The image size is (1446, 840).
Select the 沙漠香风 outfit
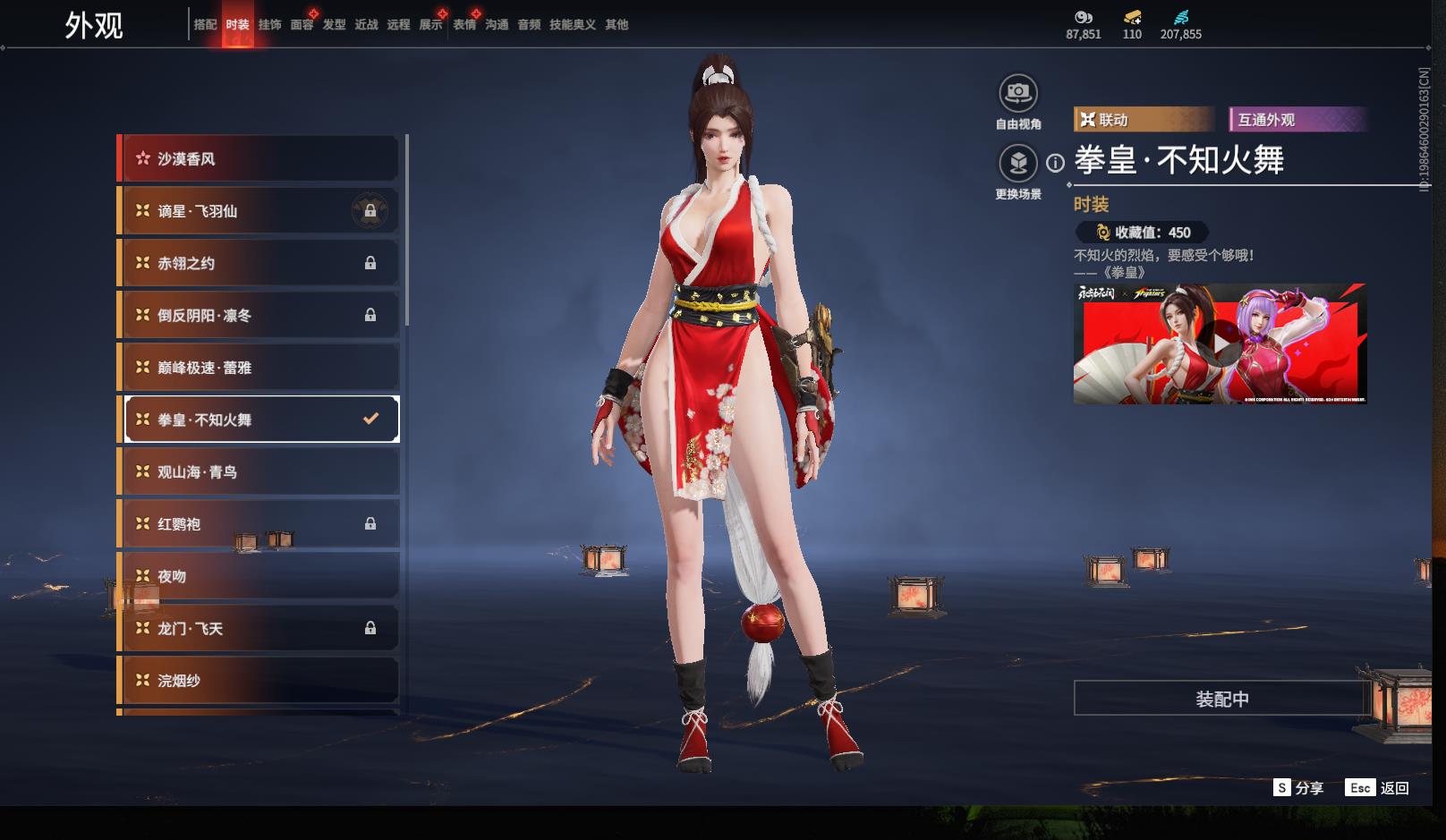click(x=259, y=159)
